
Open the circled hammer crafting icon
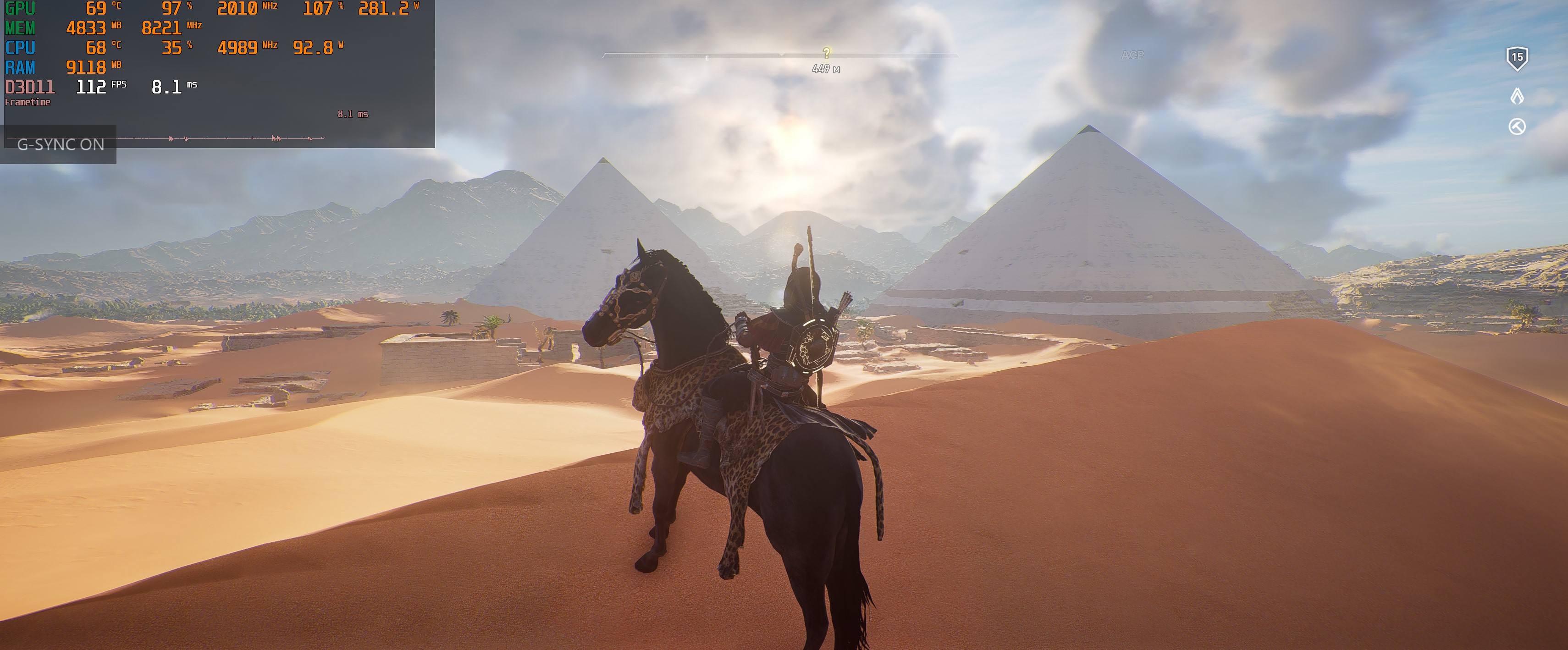pos(1517,127)
